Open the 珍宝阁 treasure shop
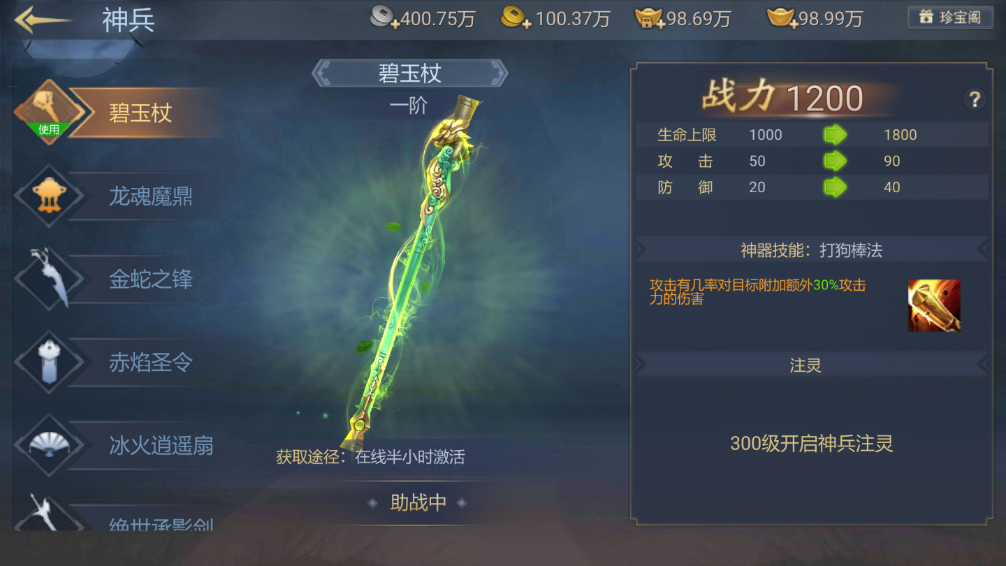 (950, 18)
